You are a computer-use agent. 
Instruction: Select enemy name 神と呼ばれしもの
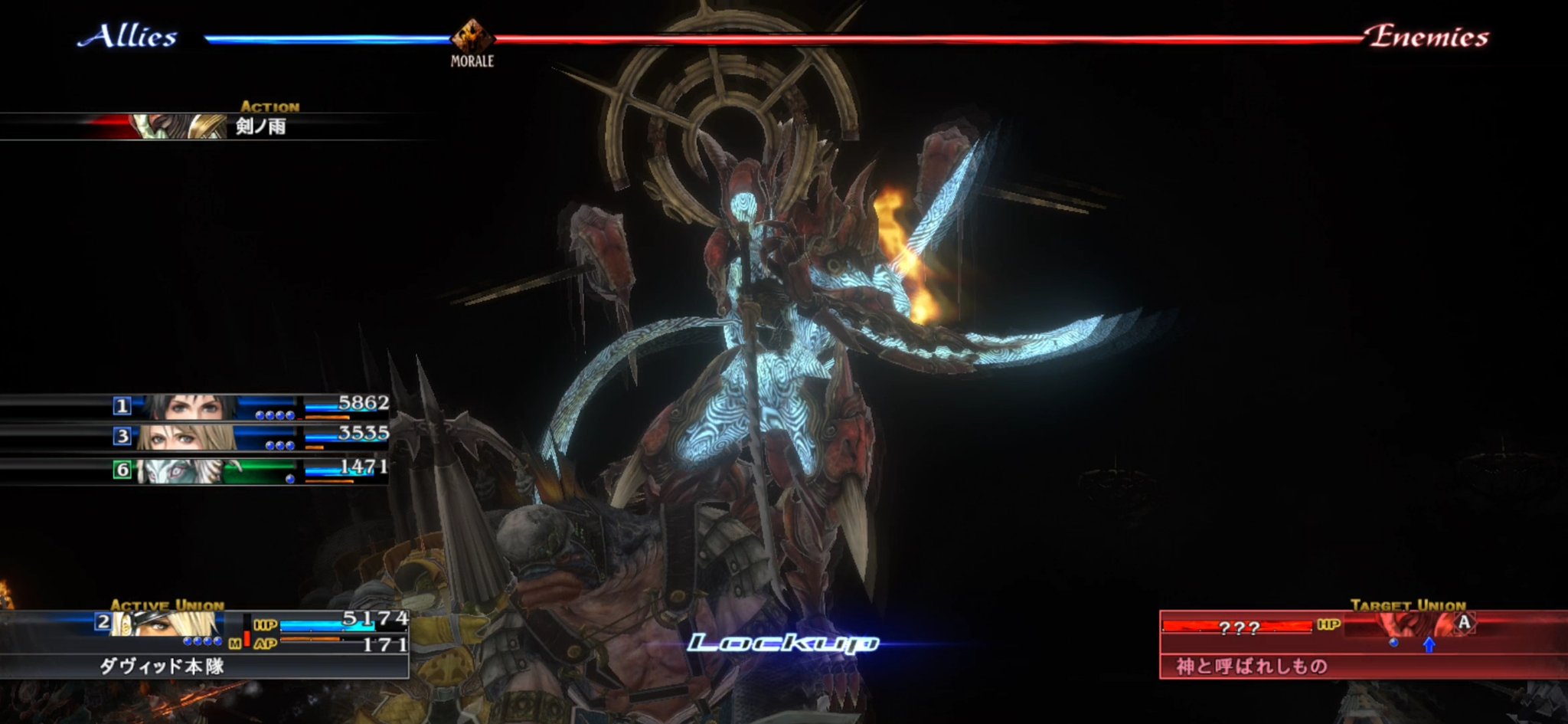[x=1251, y=664]
